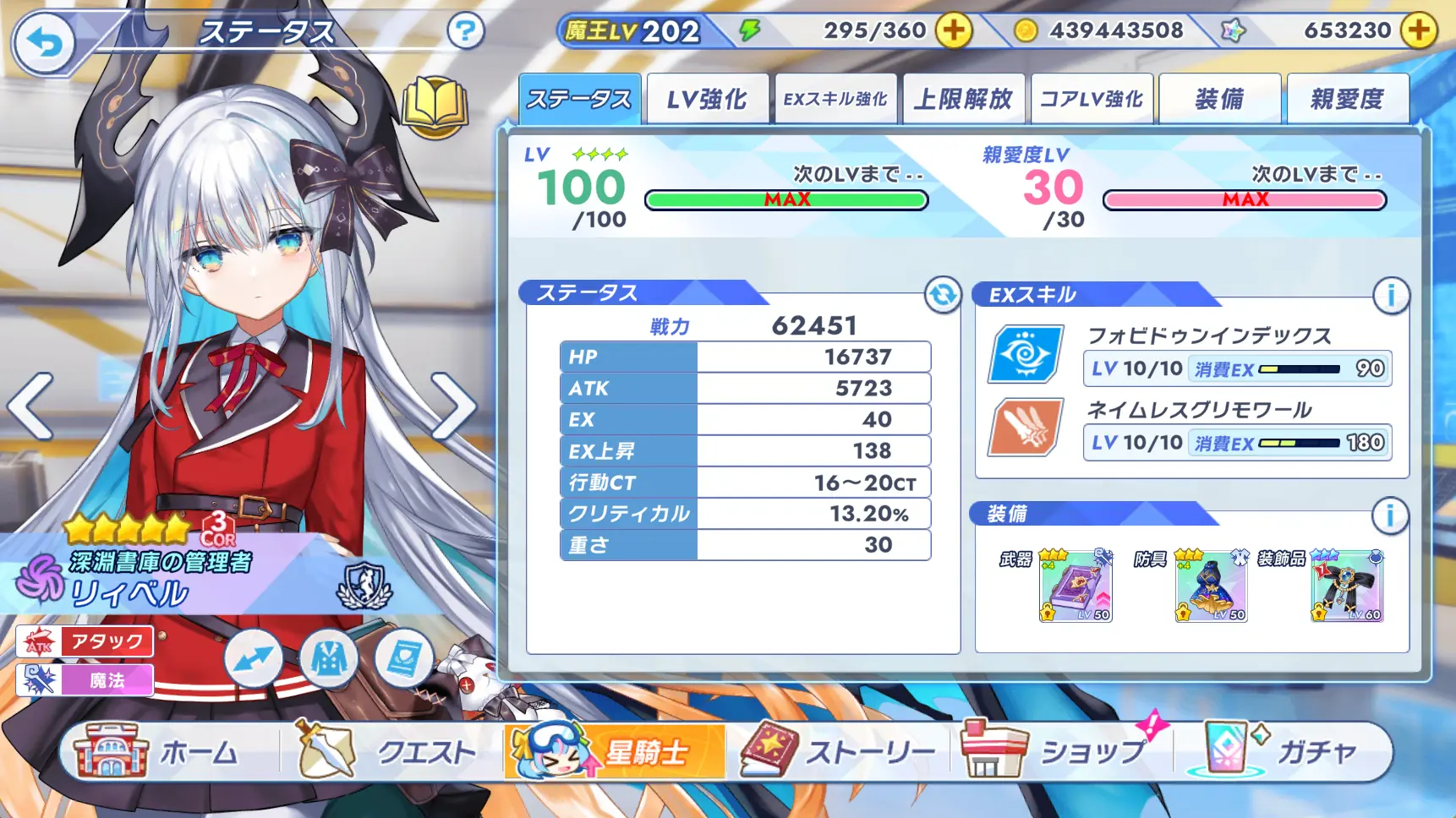Select the equipped weapon book slot

point(1075,585)
